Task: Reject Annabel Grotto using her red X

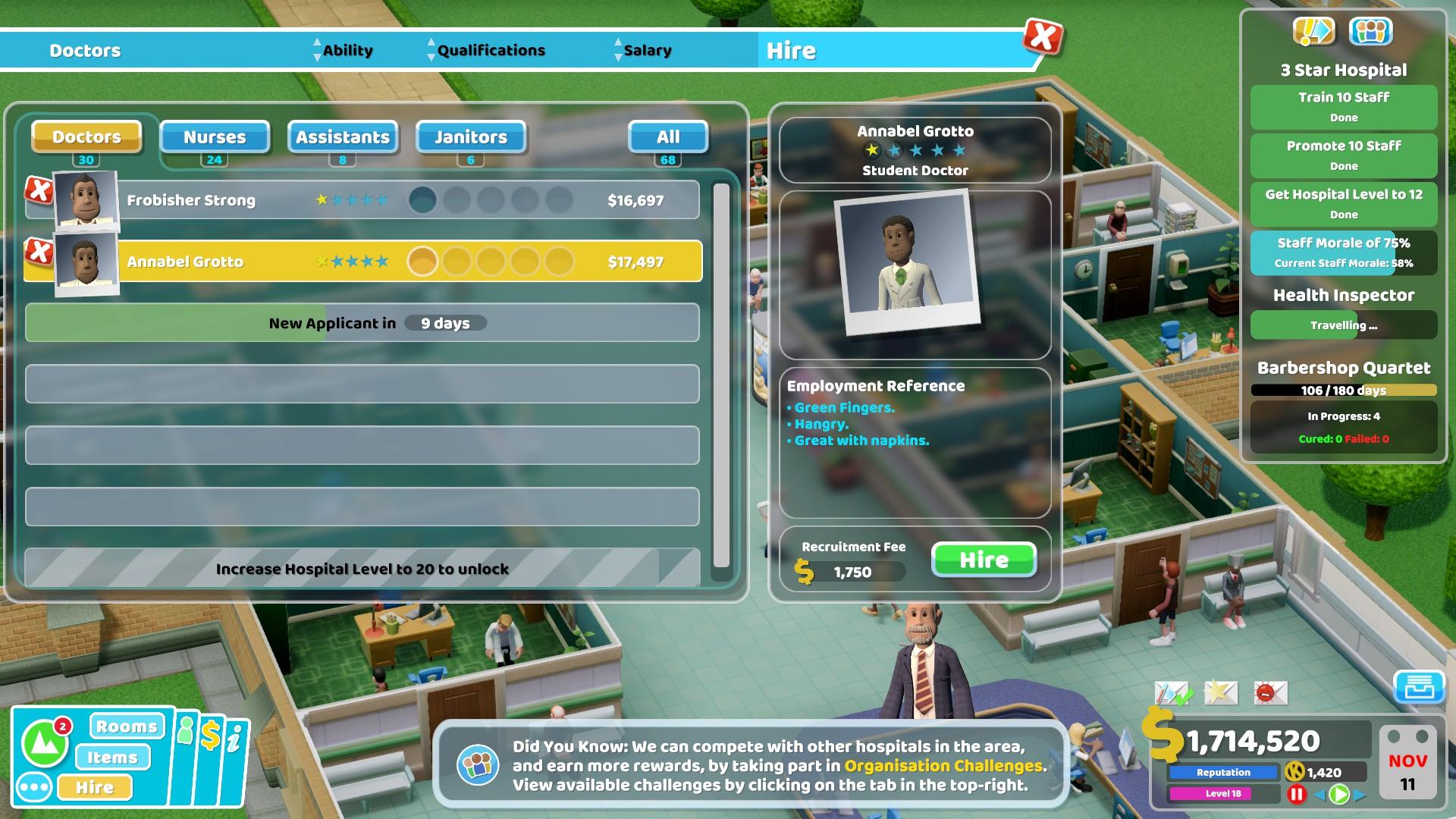Action: pyautogui.click(x=39, y=252)
